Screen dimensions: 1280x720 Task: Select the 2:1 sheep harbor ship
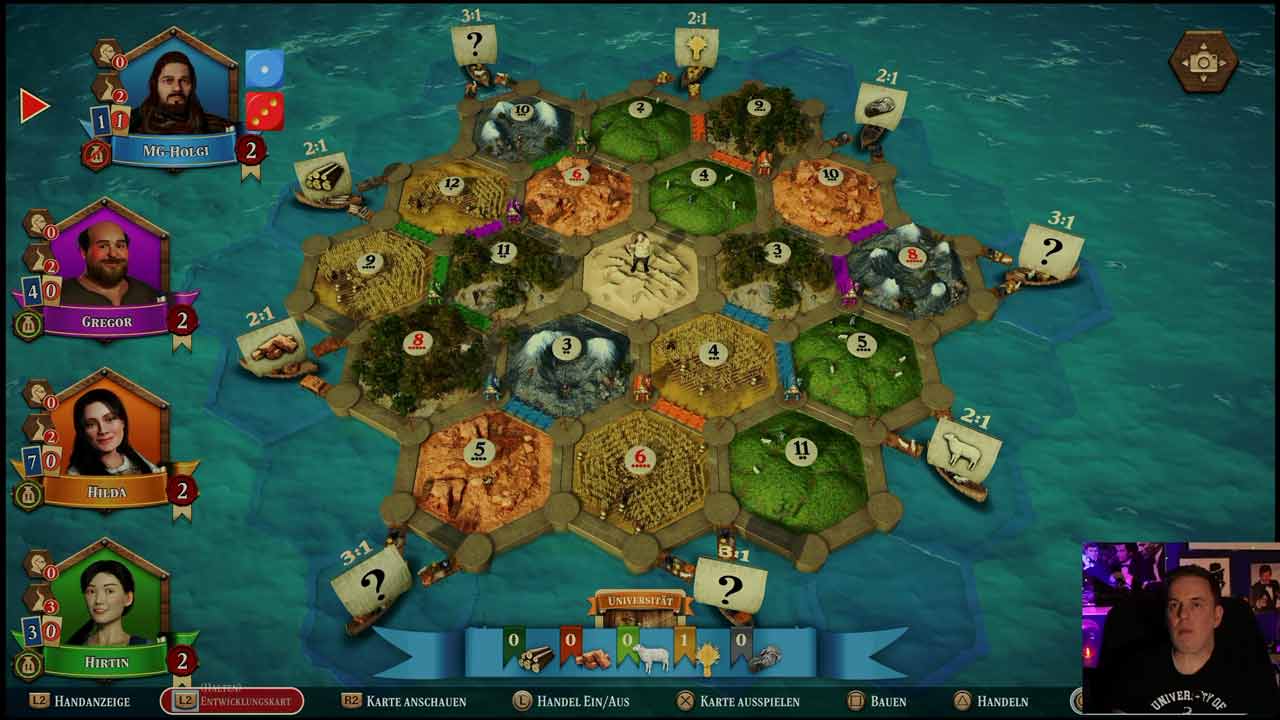click(962, 455)
